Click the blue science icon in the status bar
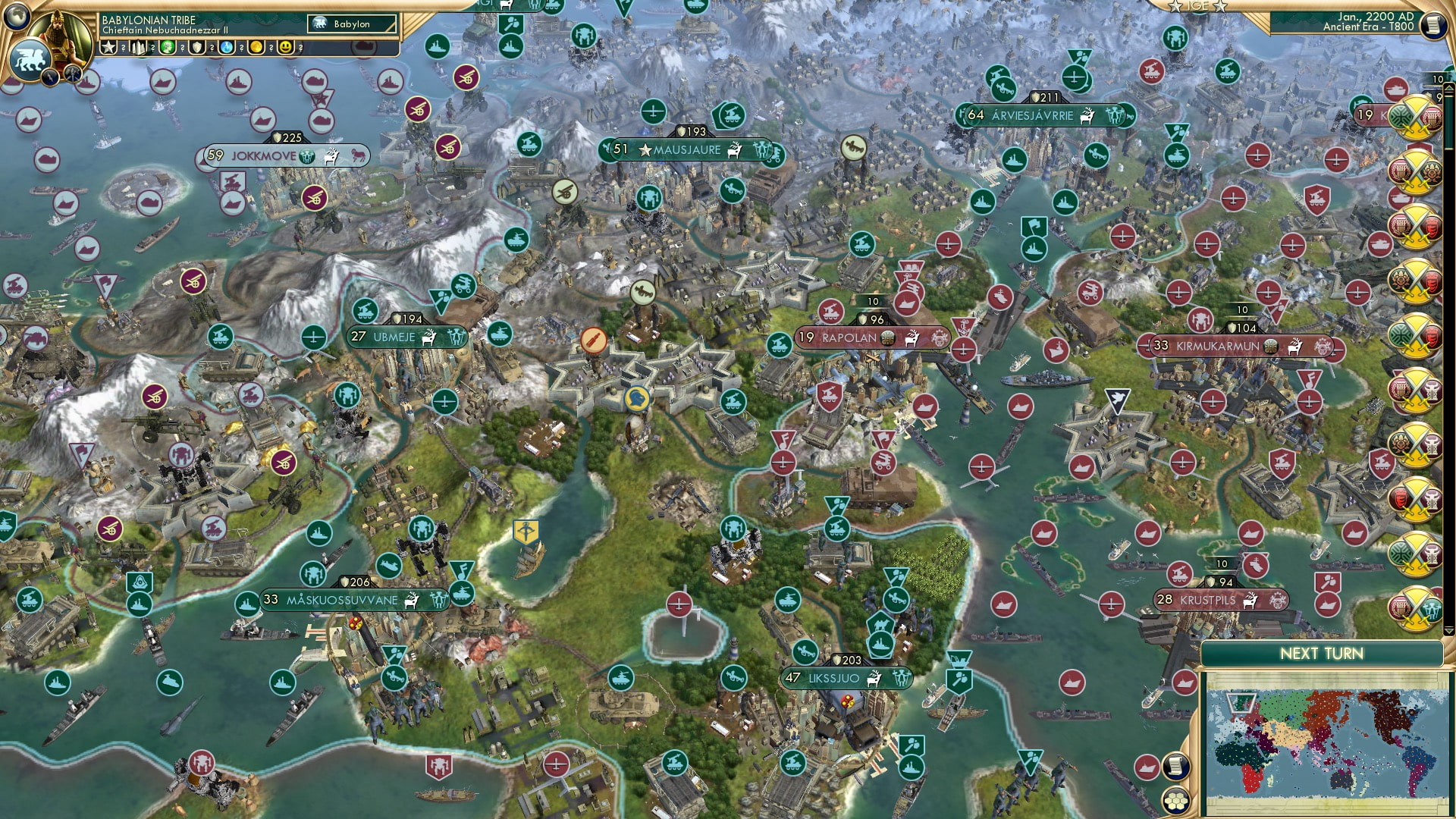This screenshot has height=819, width=1456. pyautogui.click(x=226, y=49)
